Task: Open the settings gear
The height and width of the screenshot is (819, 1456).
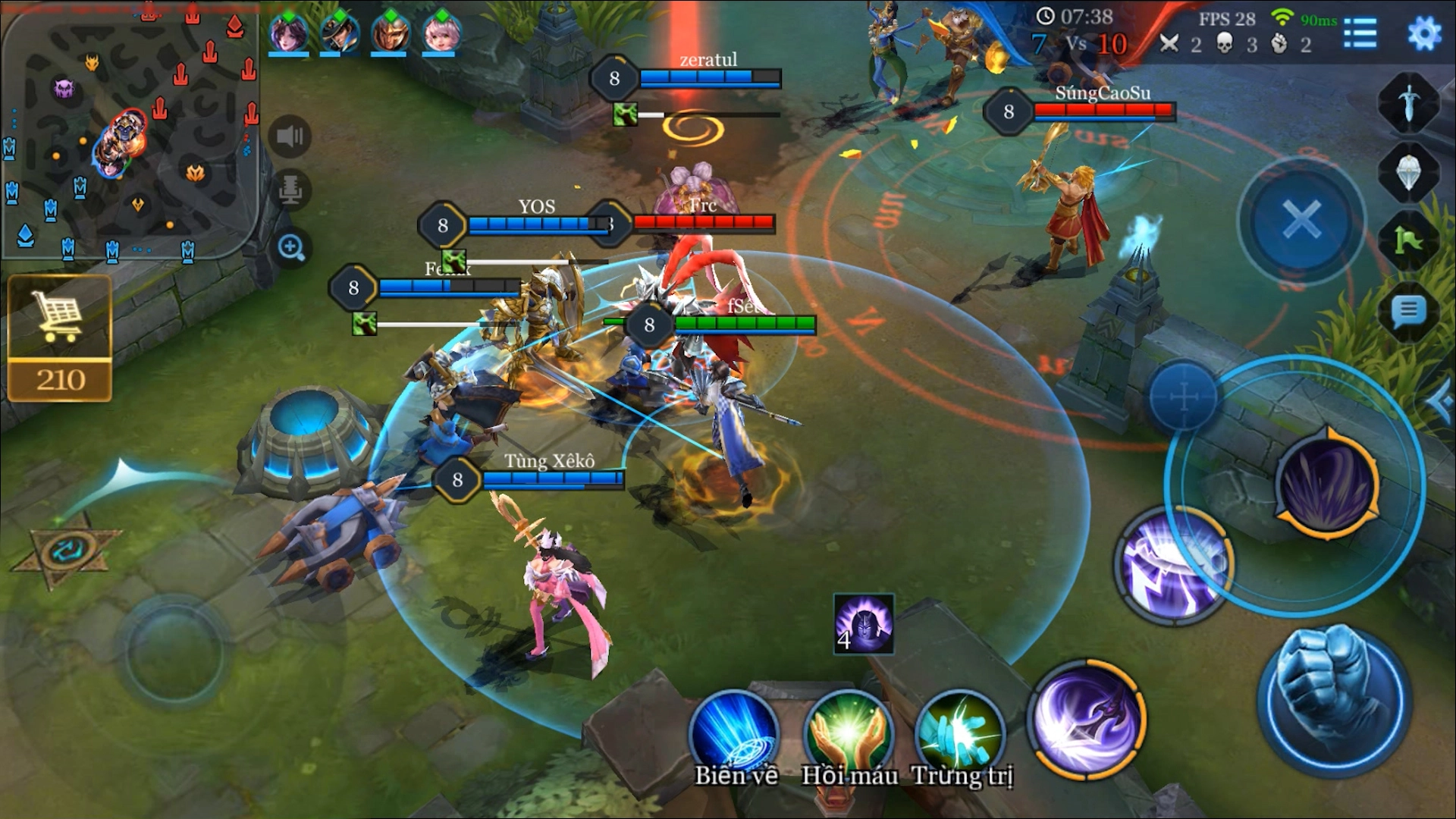Action: (x=1423, y=33)
